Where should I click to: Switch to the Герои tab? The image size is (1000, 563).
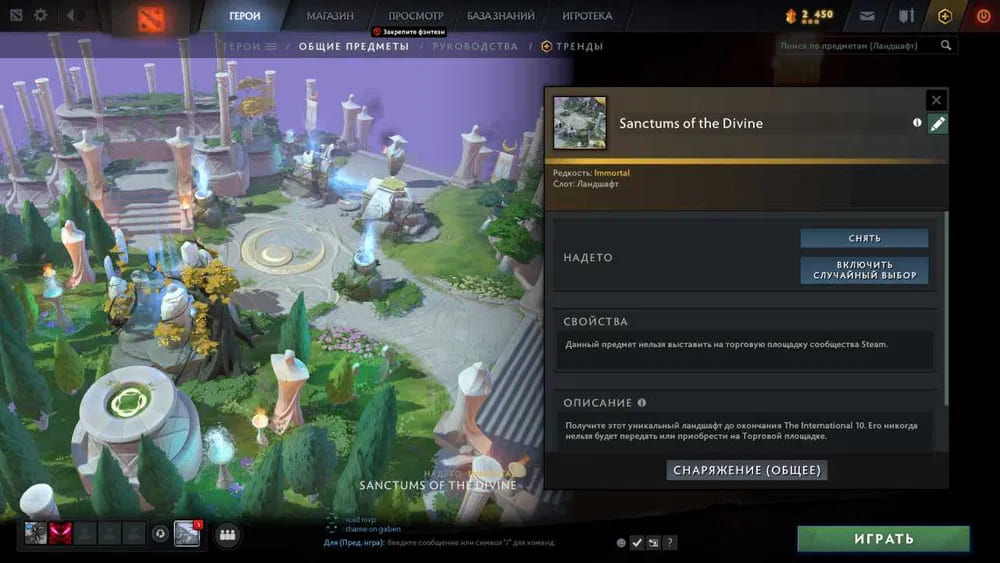point(245,16)
